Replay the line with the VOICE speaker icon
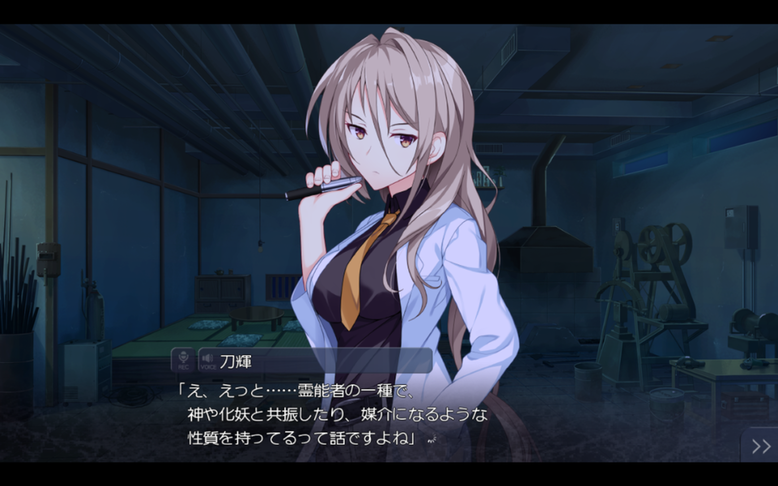The height and width of the screenshot is (486, 778). [x=206, y=361]
